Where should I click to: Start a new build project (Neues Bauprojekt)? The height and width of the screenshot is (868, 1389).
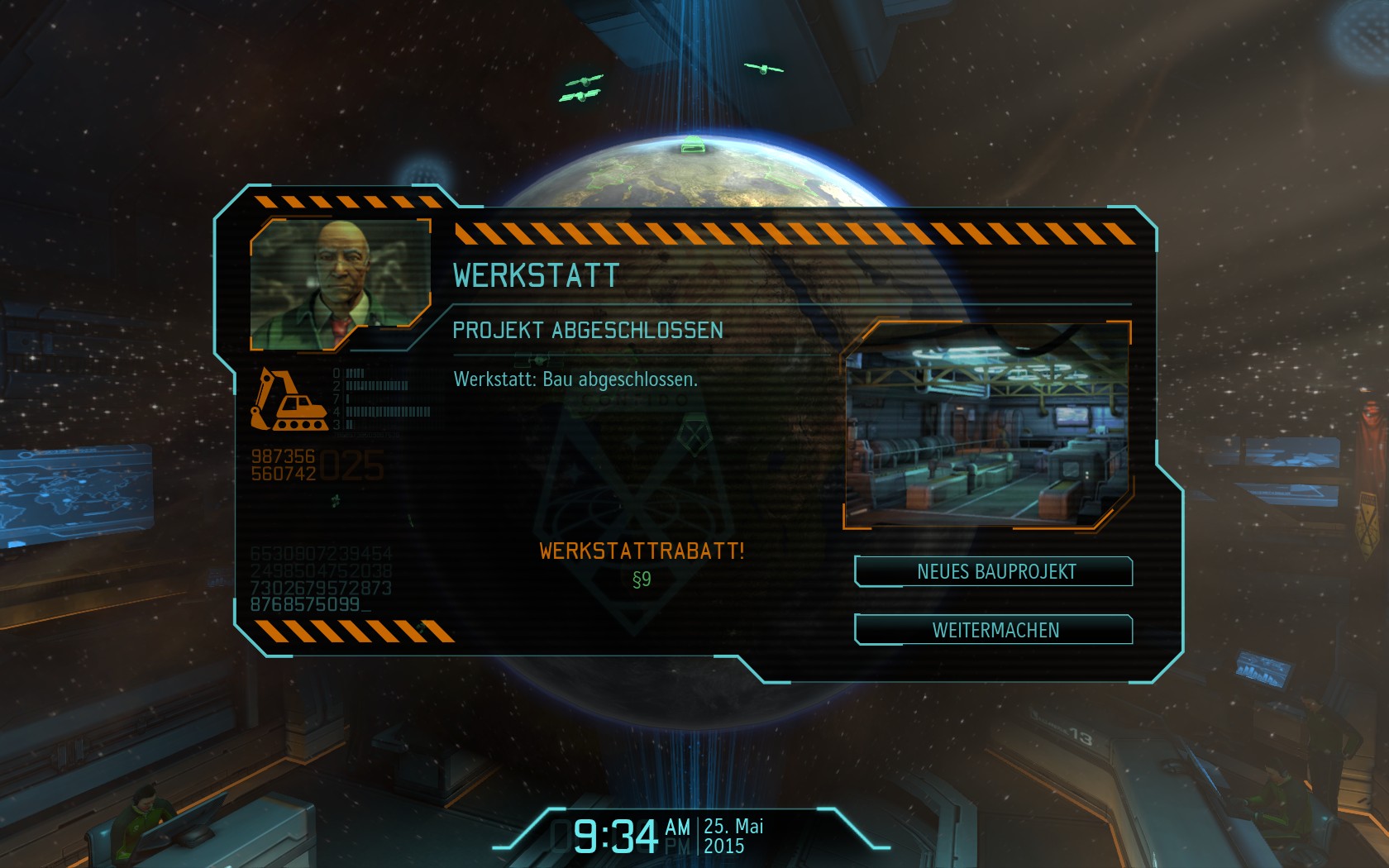pos(994,571)
